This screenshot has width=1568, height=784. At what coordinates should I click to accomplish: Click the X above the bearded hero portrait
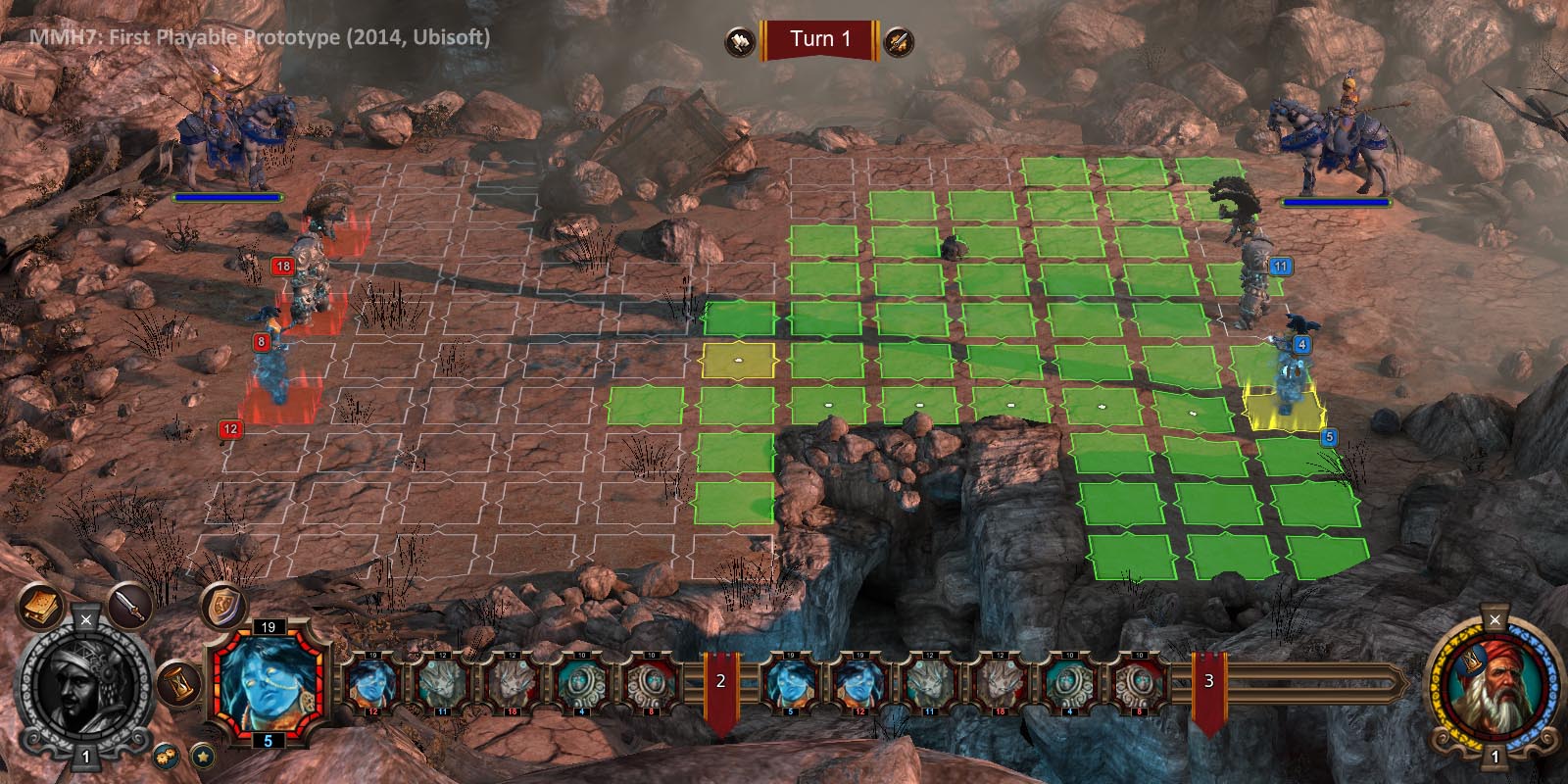[1494, 619]
